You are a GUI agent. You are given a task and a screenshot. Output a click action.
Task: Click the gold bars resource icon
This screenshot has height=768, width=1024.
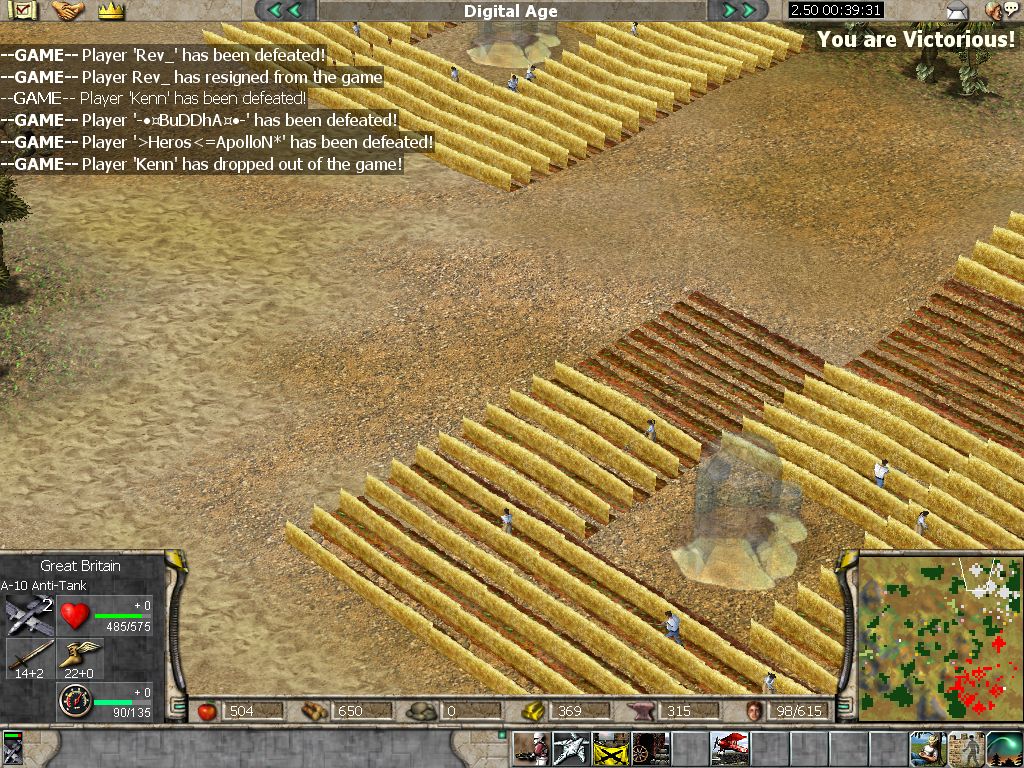click(535, 711)
